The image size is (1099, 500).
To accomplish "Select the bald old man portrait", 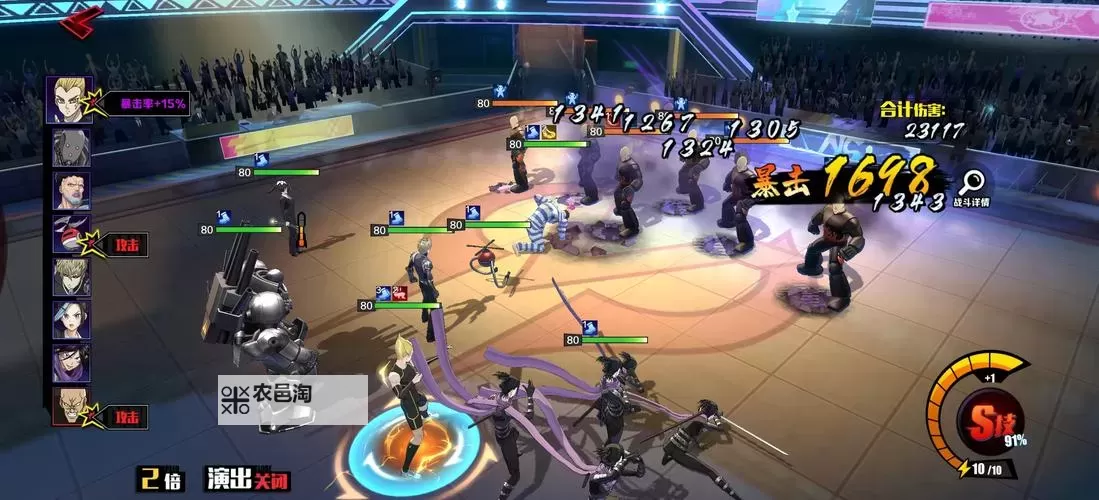I will [71, 406].
